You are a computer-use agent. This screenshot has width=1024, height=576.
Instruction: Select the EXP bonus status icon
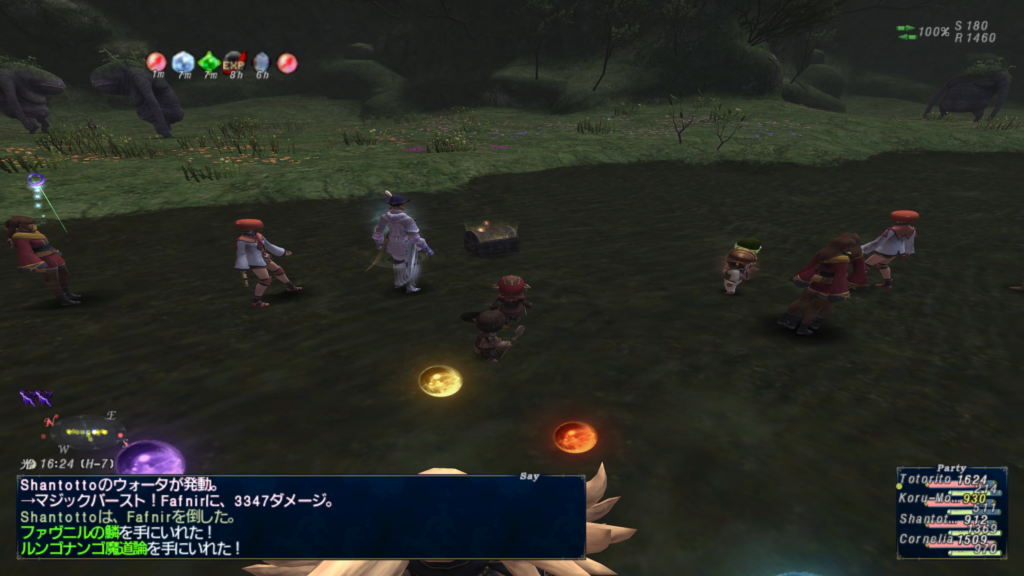pos(234,62)
